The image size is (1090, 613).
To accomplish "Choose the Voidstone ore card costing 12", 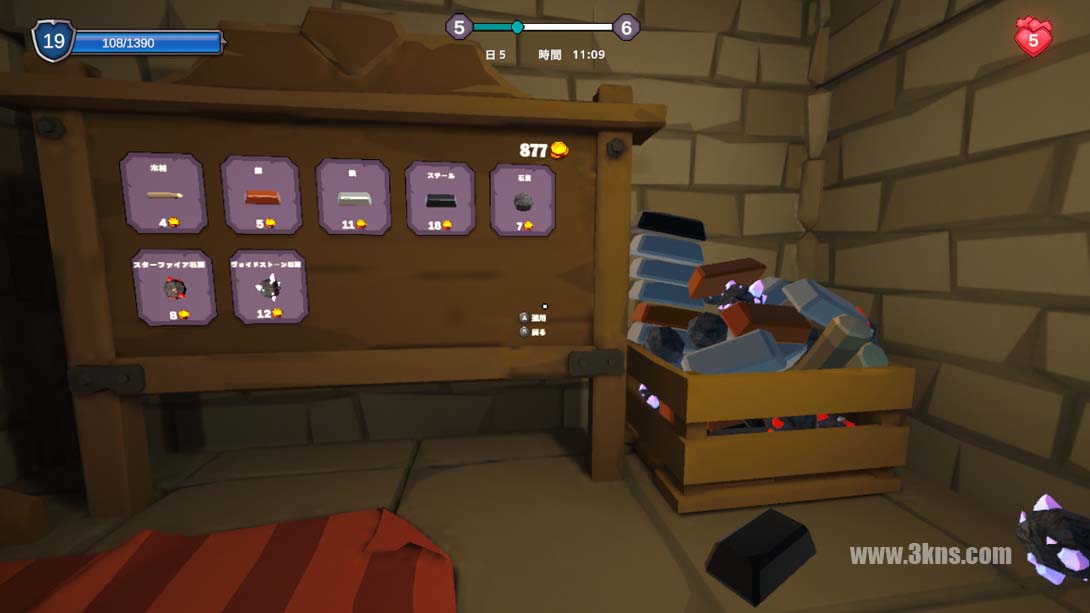I will point(268,286).
